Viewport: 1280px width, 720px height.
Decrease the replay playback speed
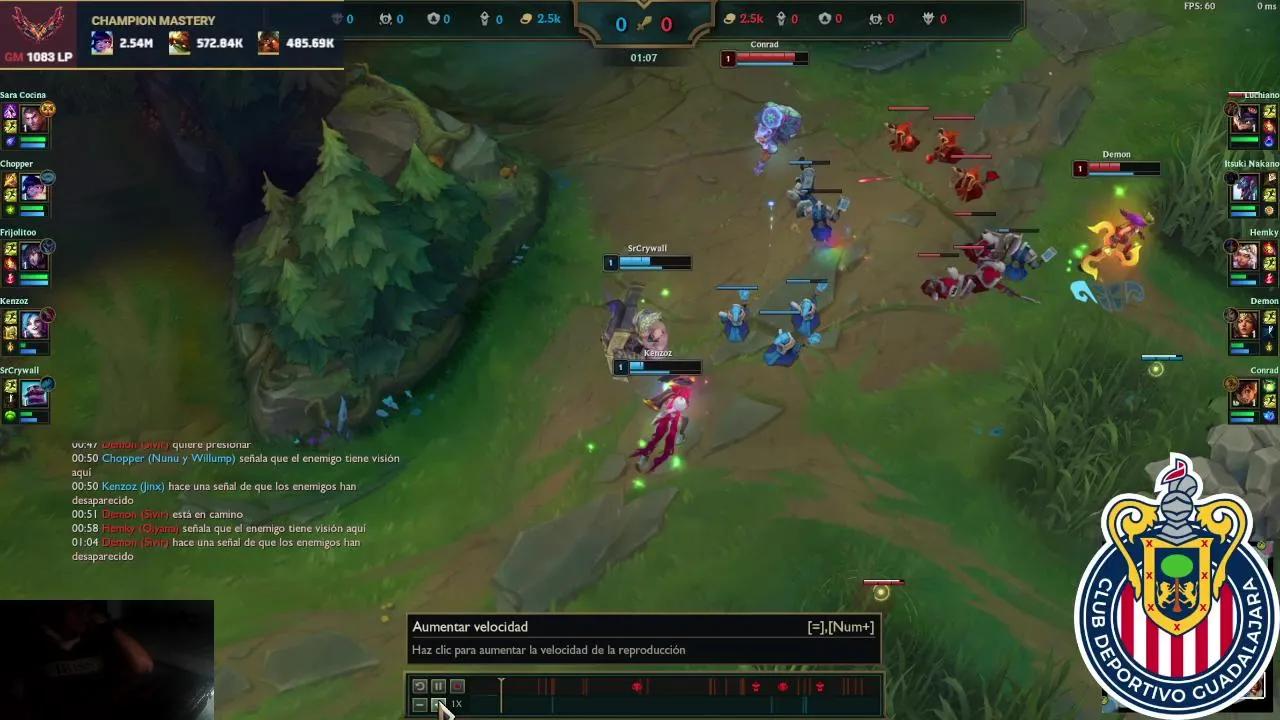click(418, 705)
